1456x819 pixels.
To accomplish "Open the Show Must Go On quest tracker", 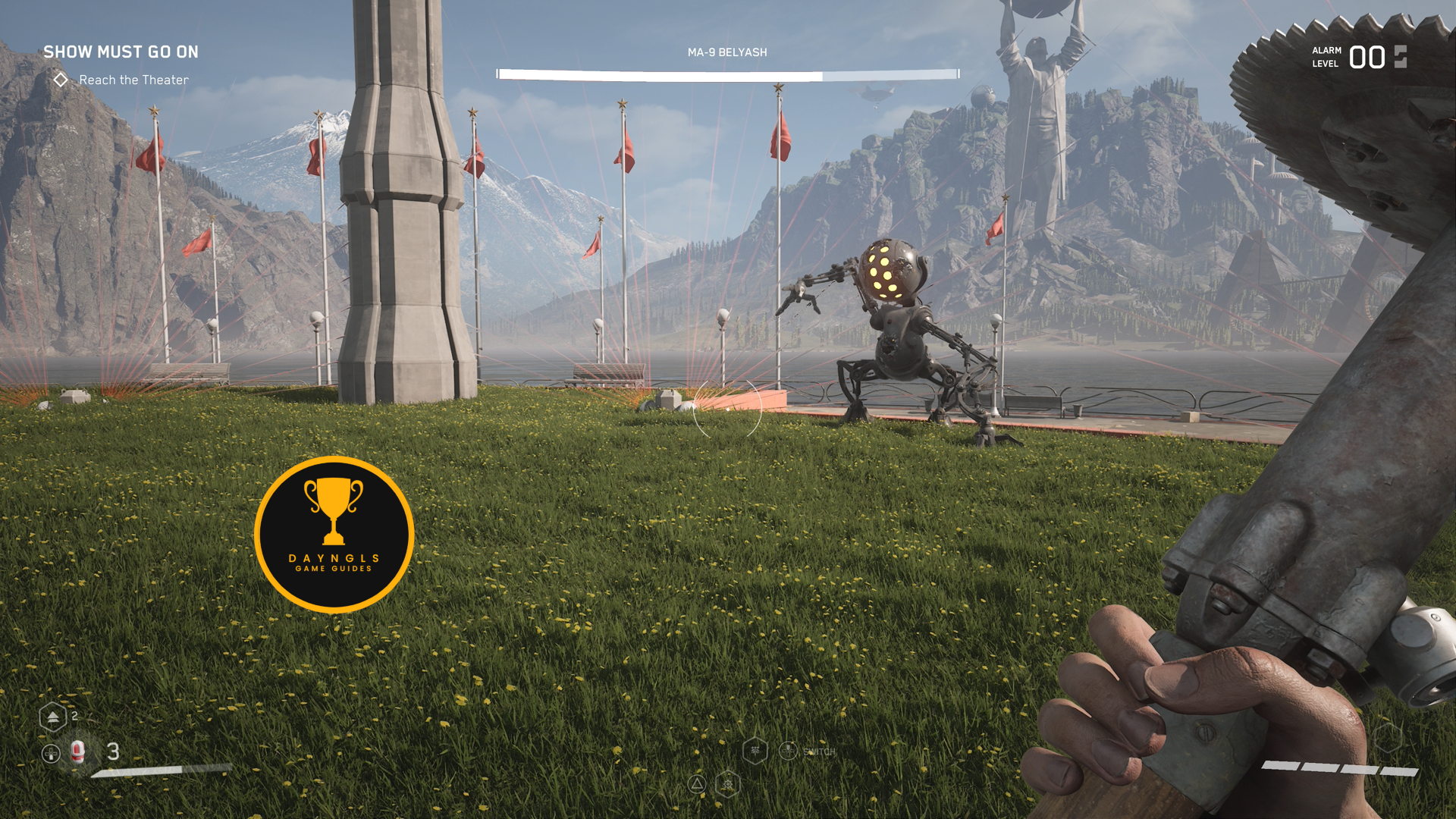I will coord(121,52).
